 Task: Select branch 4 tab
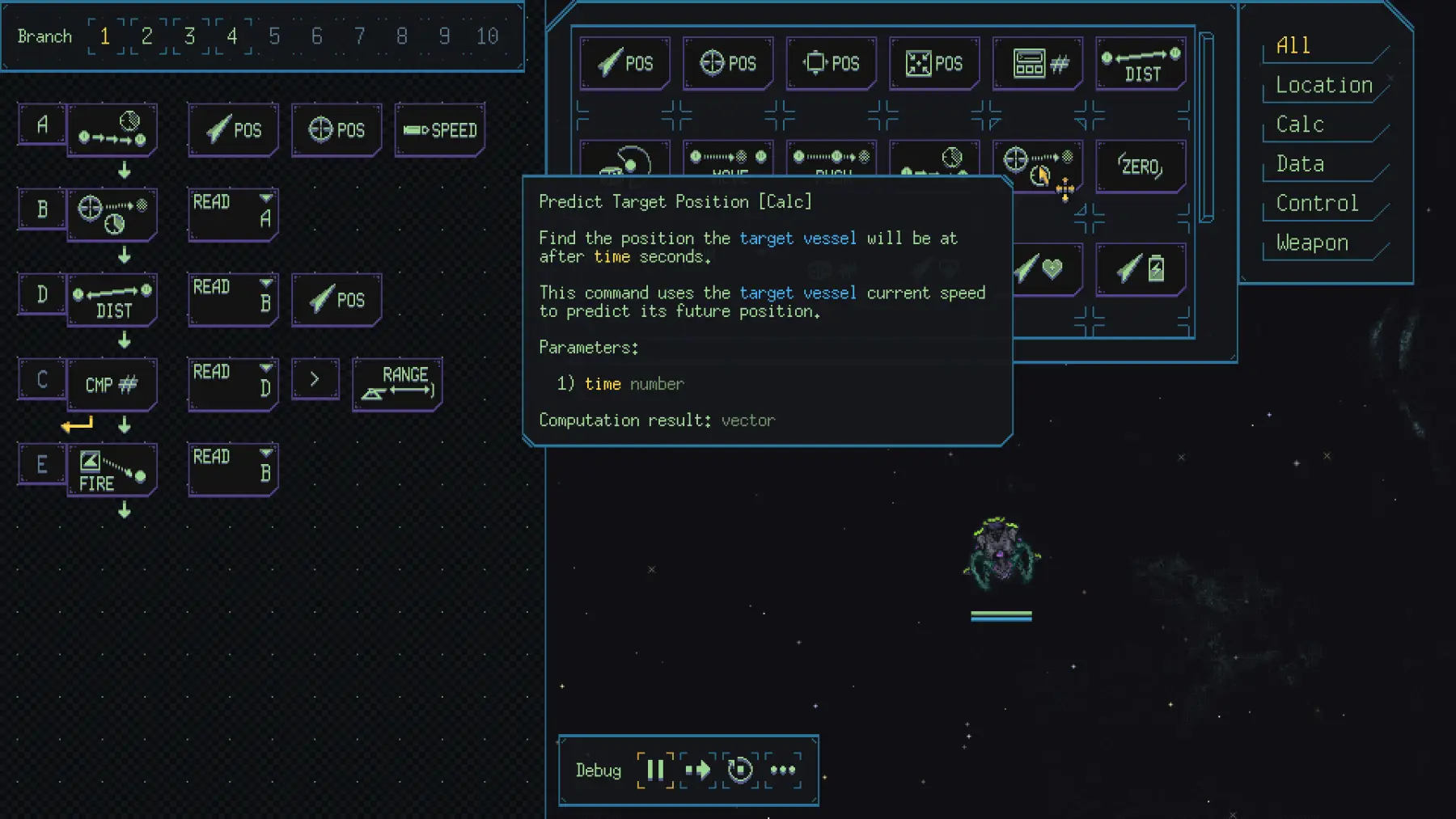(x=232, y=36)
